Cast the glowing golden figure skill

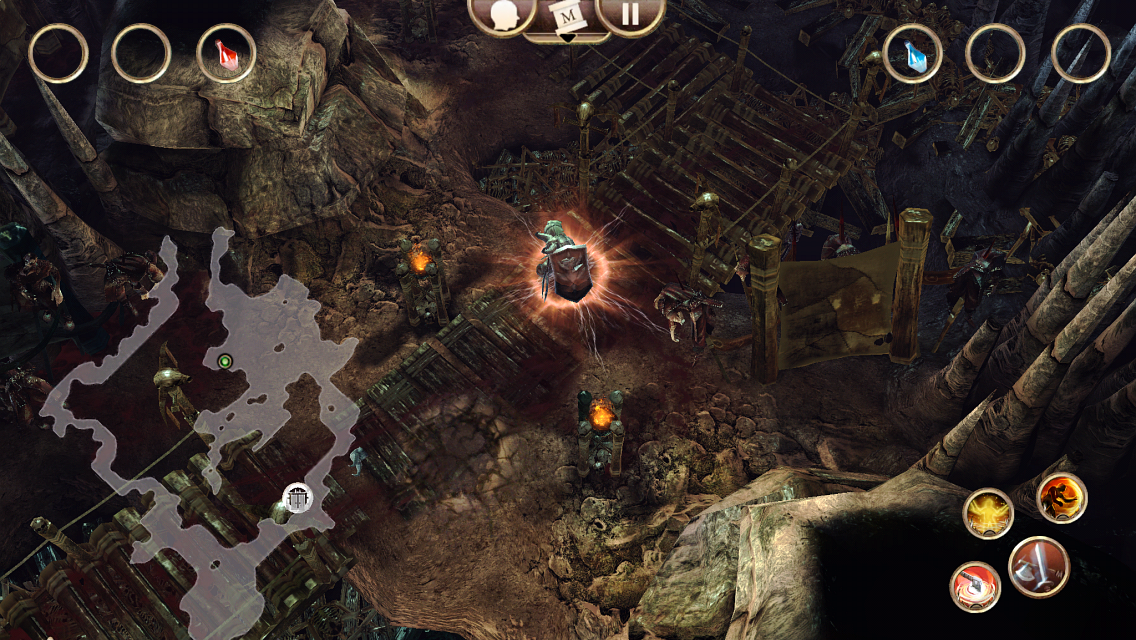pos(988,513)
